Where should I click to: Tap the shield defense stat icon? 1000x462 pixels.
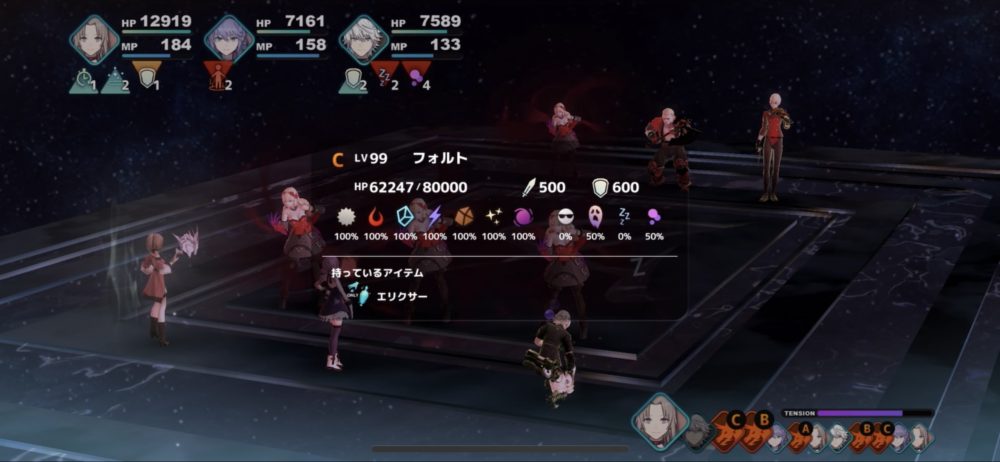point(601,187)
